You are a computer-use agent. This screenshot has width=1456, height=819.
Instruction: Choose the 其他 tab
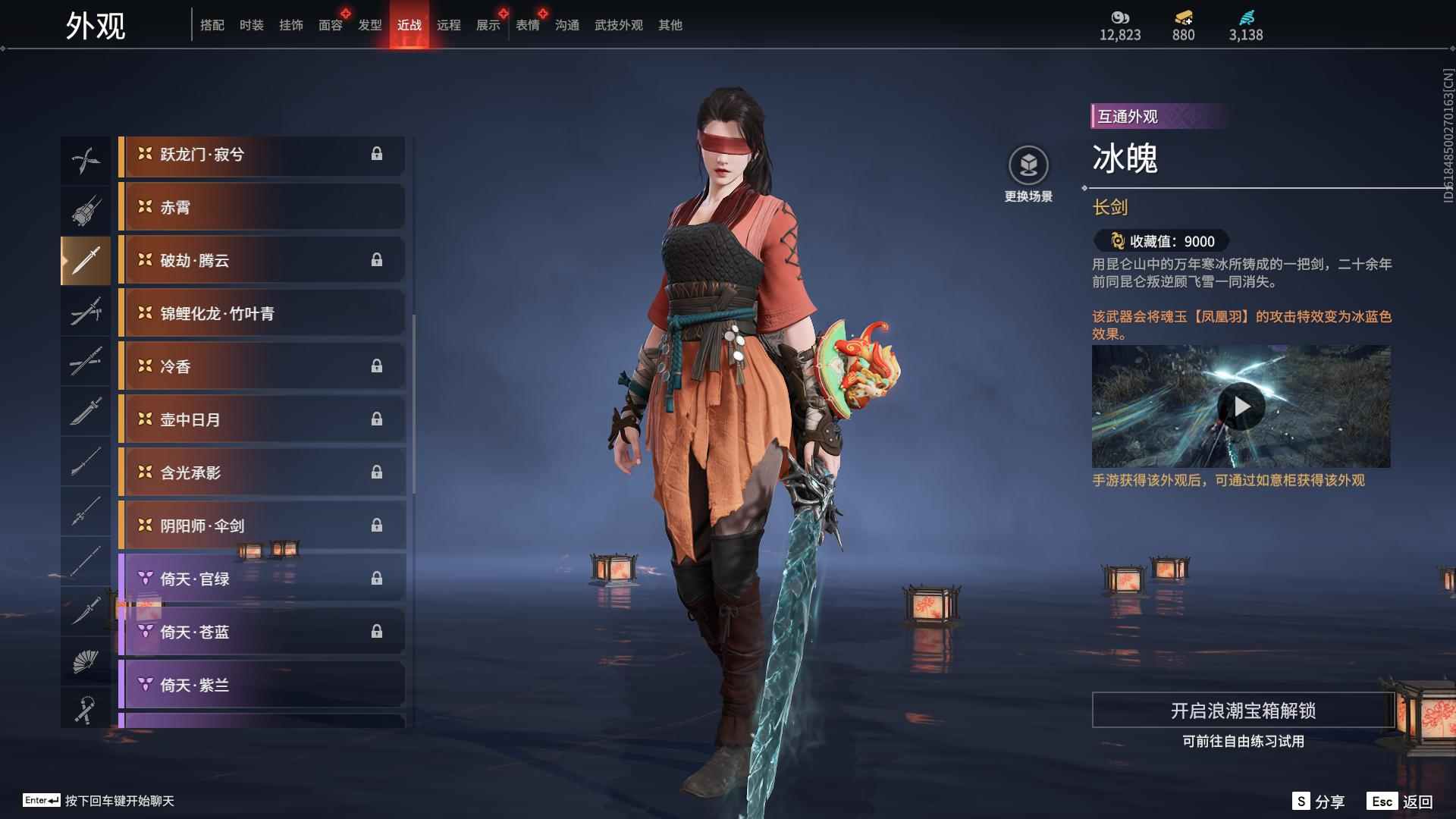click(670, 25)
